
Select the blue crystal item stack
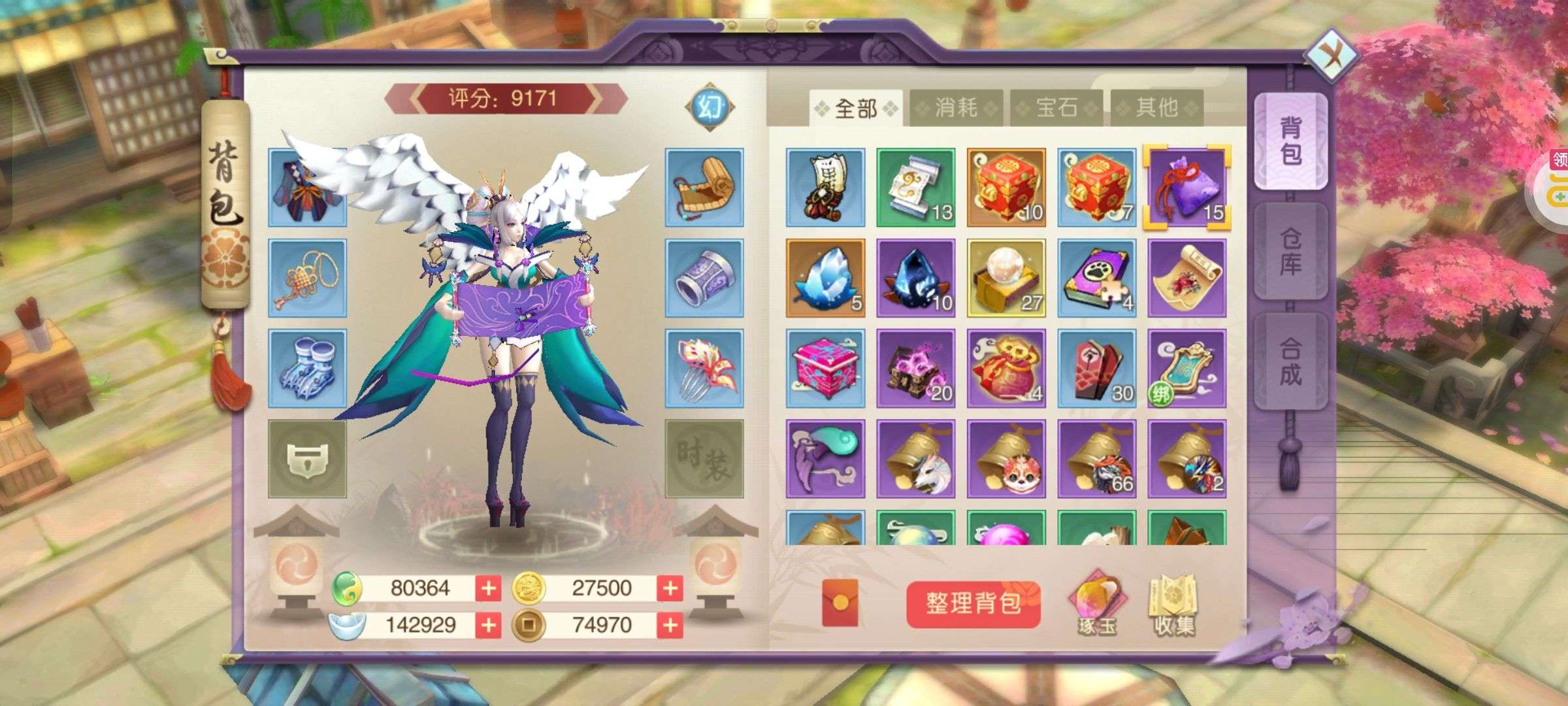coord(825,278)
